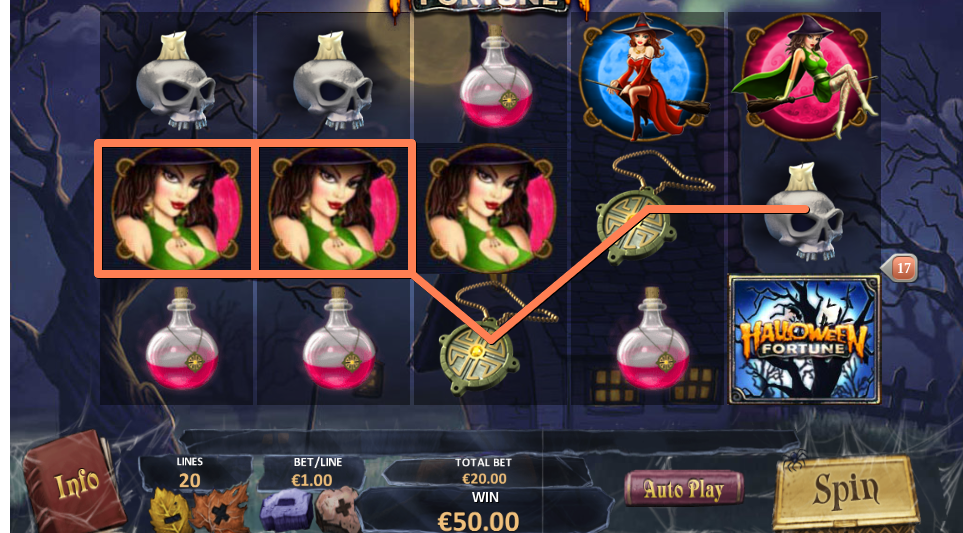Decrease lines with the yellow leaf
The width and height of the screenshot is (963, 533).
tap(169, 512)
